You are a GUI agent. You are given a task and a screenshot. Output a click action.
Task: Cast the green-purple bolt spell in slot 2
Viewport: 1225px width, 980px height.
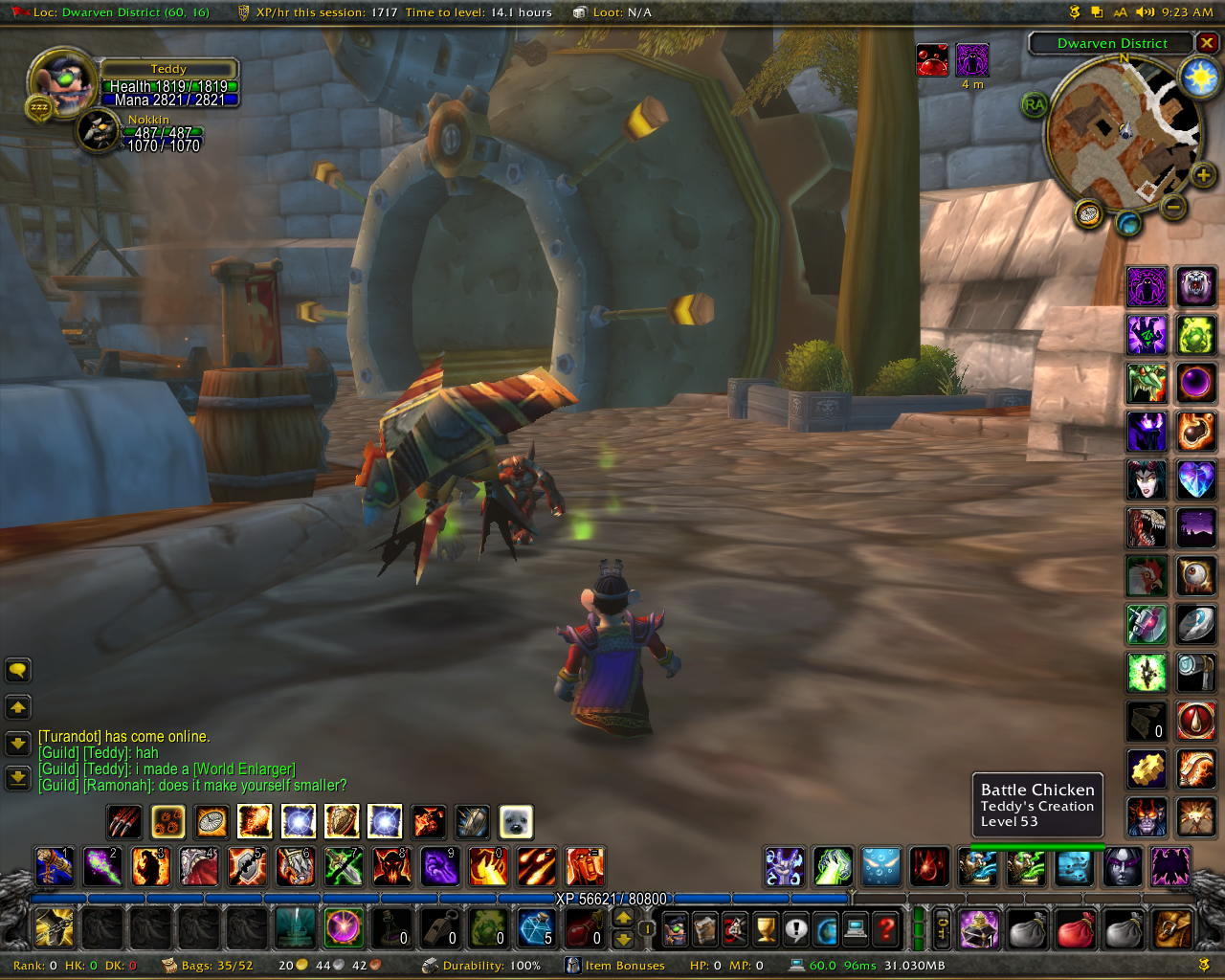coord(102,867)
